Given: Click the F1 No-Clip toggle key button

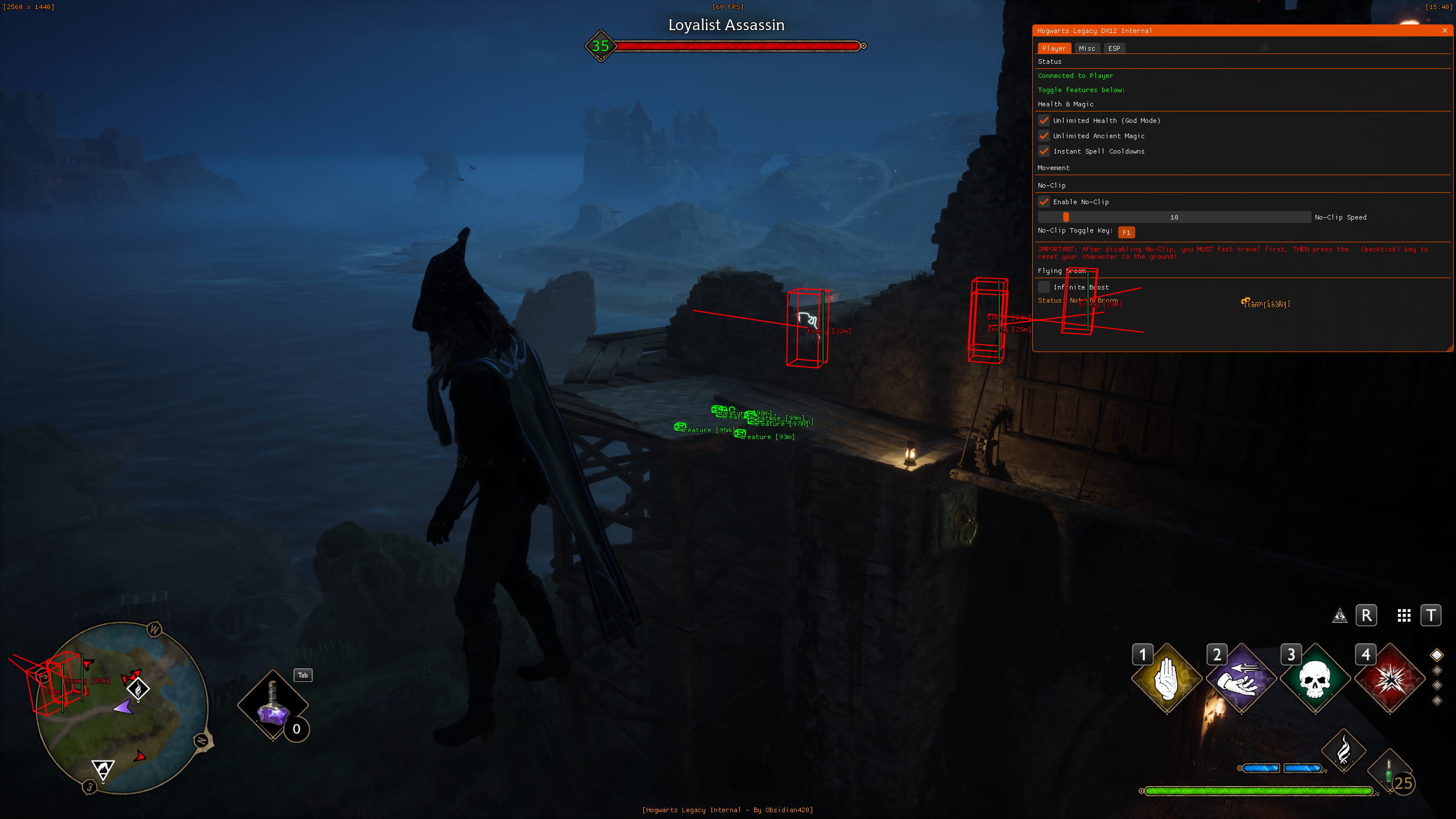Looking at the screenshot, I should tap(1127, 232).
